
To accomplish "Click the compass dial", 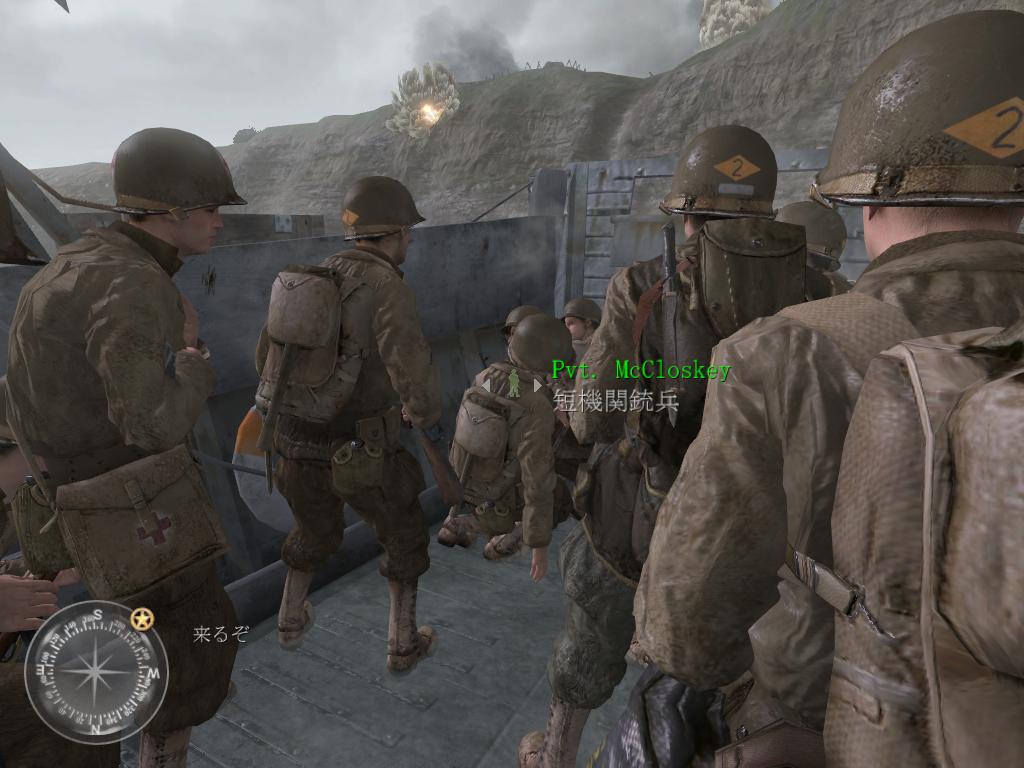I will click(x=96, y=672).
